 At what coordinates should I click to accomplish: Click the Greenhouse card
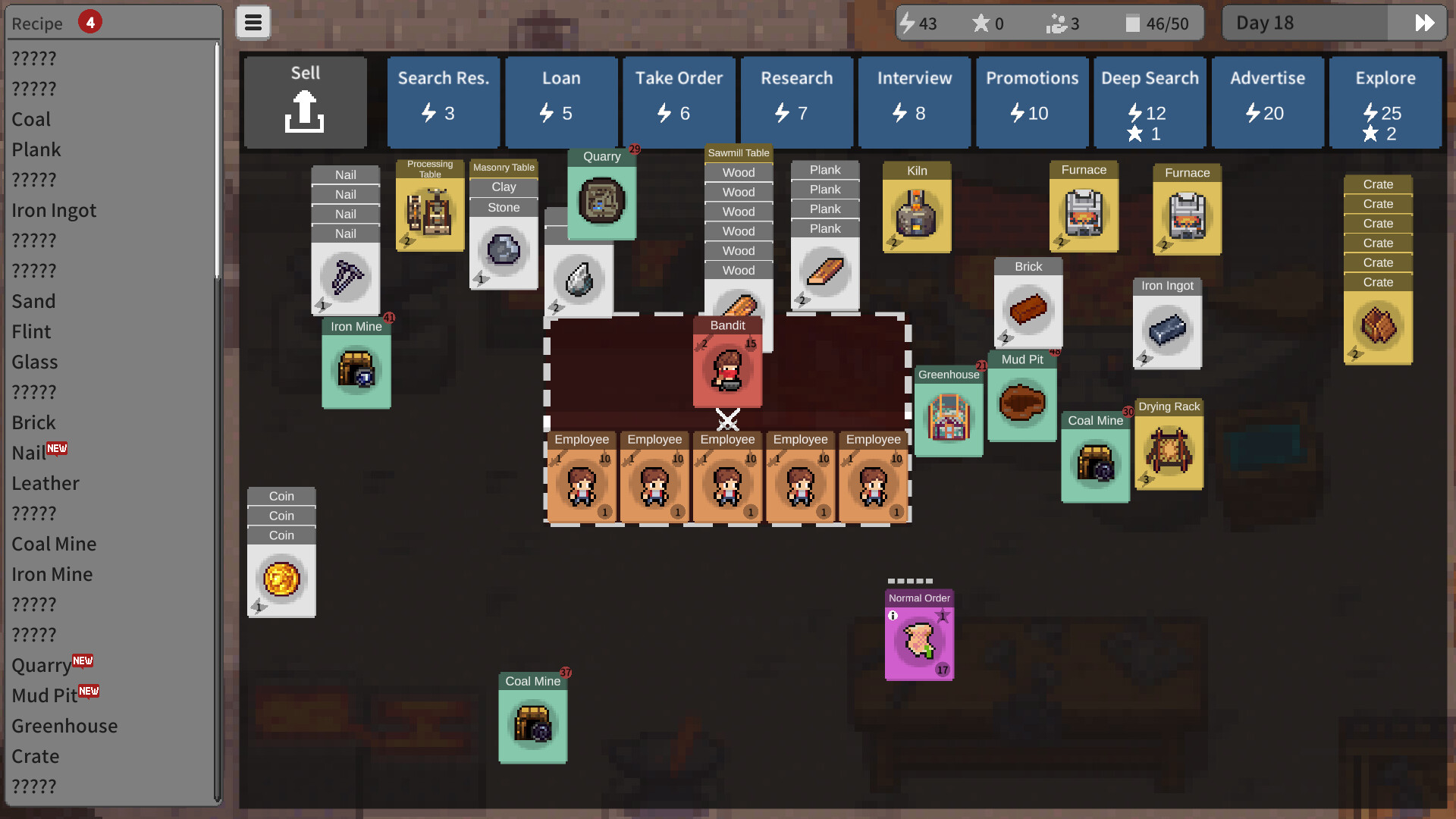pyautogui.click(x=947, y=417)
